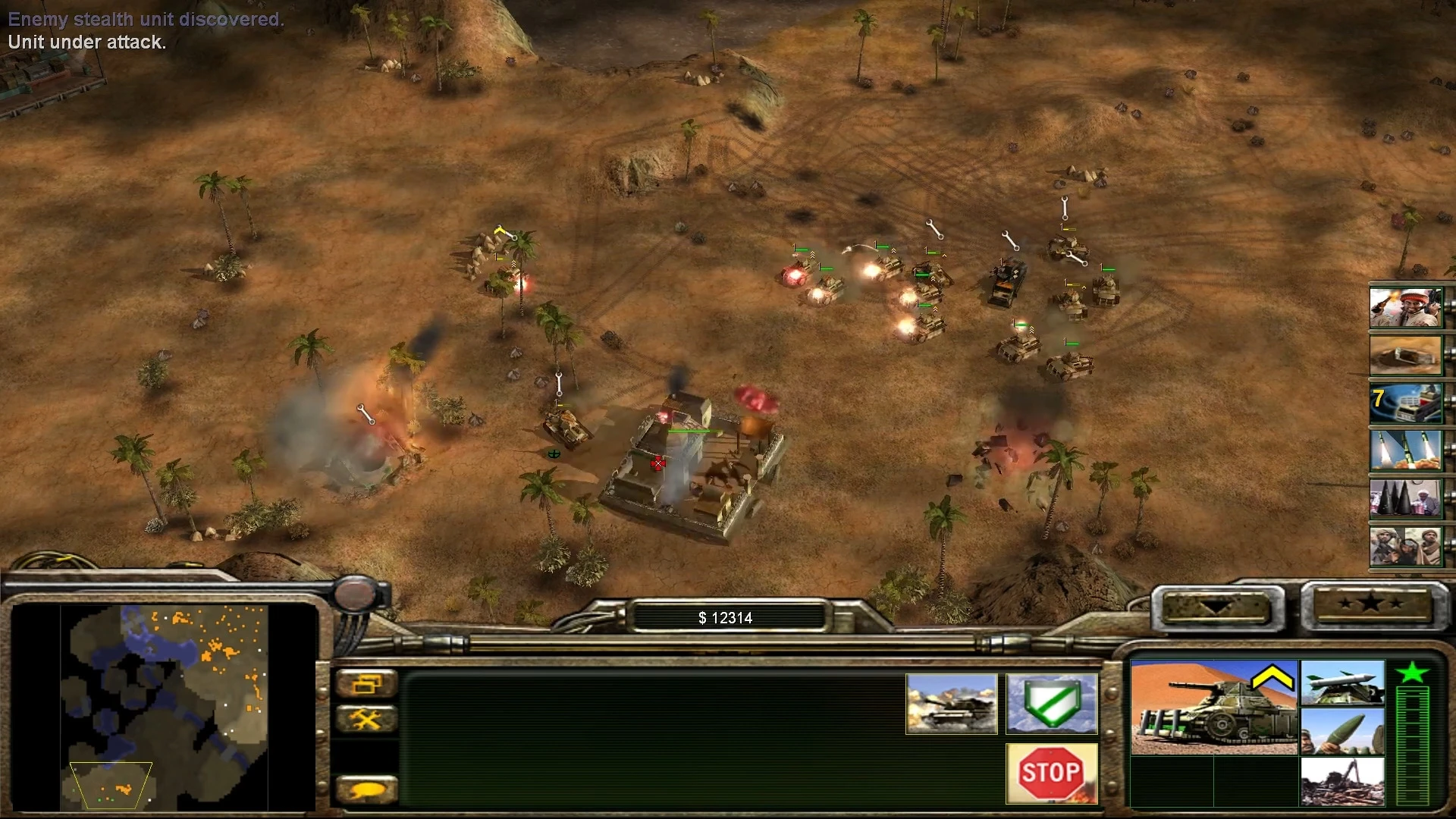Screen dimensions: 1456x819
Task: Expand the three-star rank panel
Action: pyautogui.click(x=1374, y=603)
